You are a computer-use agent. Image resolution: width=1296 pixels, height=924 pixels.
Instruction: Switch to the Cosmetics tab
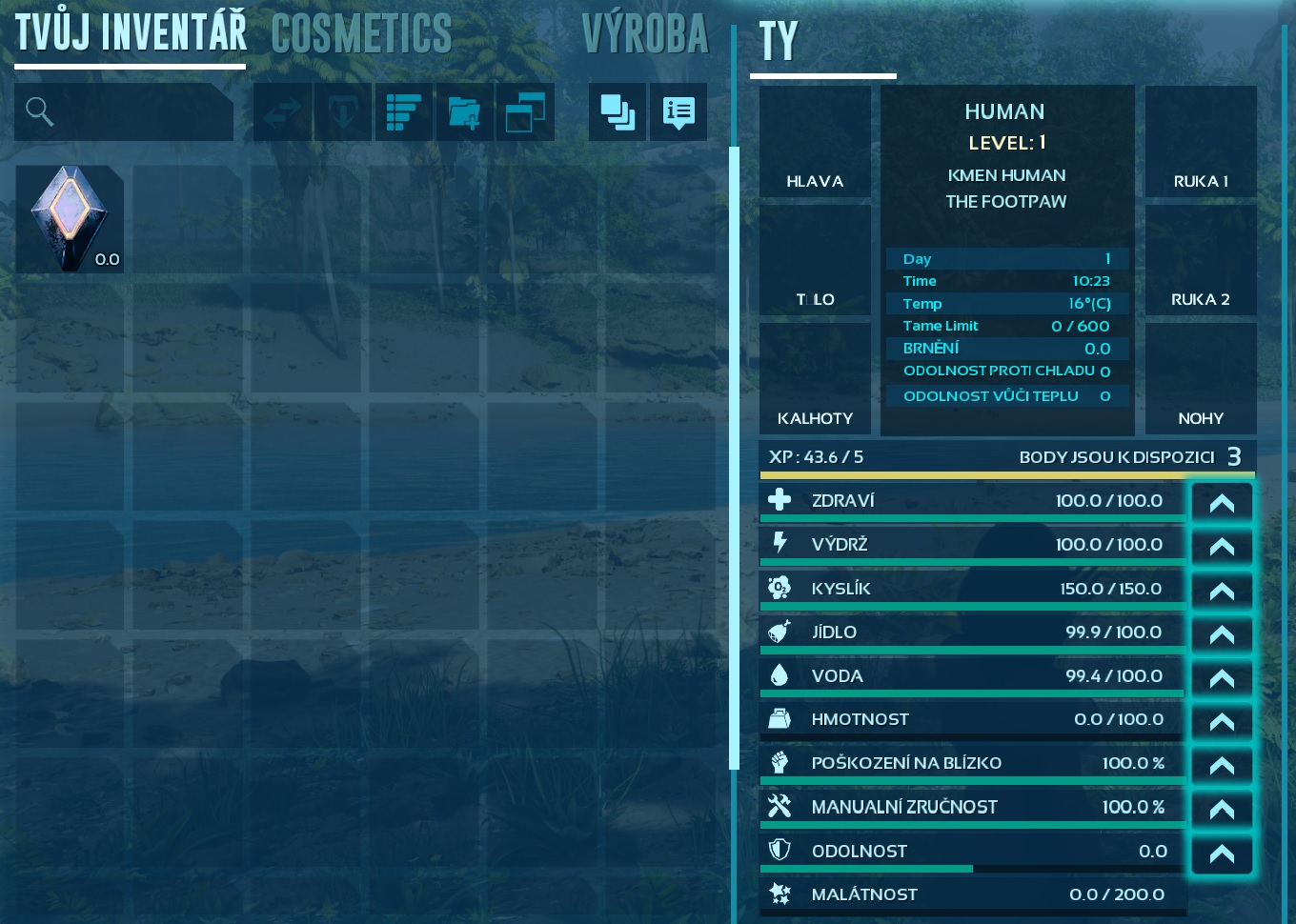pyautogui.click(x=361, y=35)
